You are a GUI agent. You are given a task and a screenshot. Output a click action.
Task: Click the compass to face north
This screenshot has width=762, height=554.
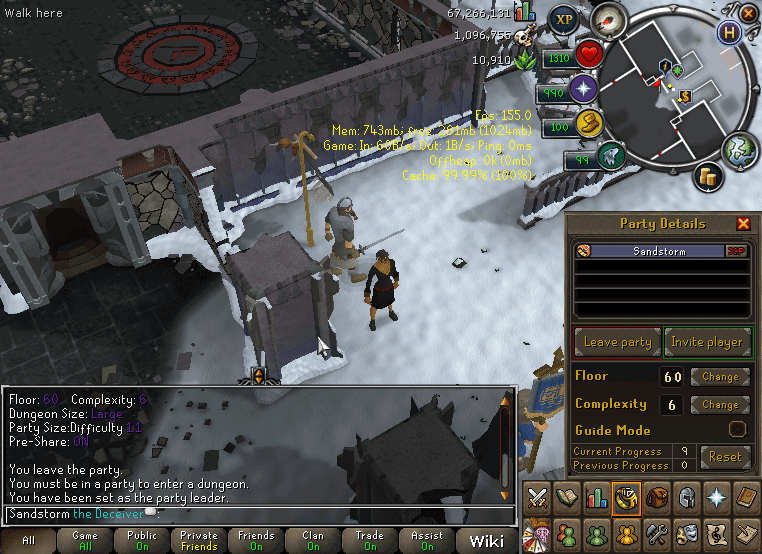609,17
